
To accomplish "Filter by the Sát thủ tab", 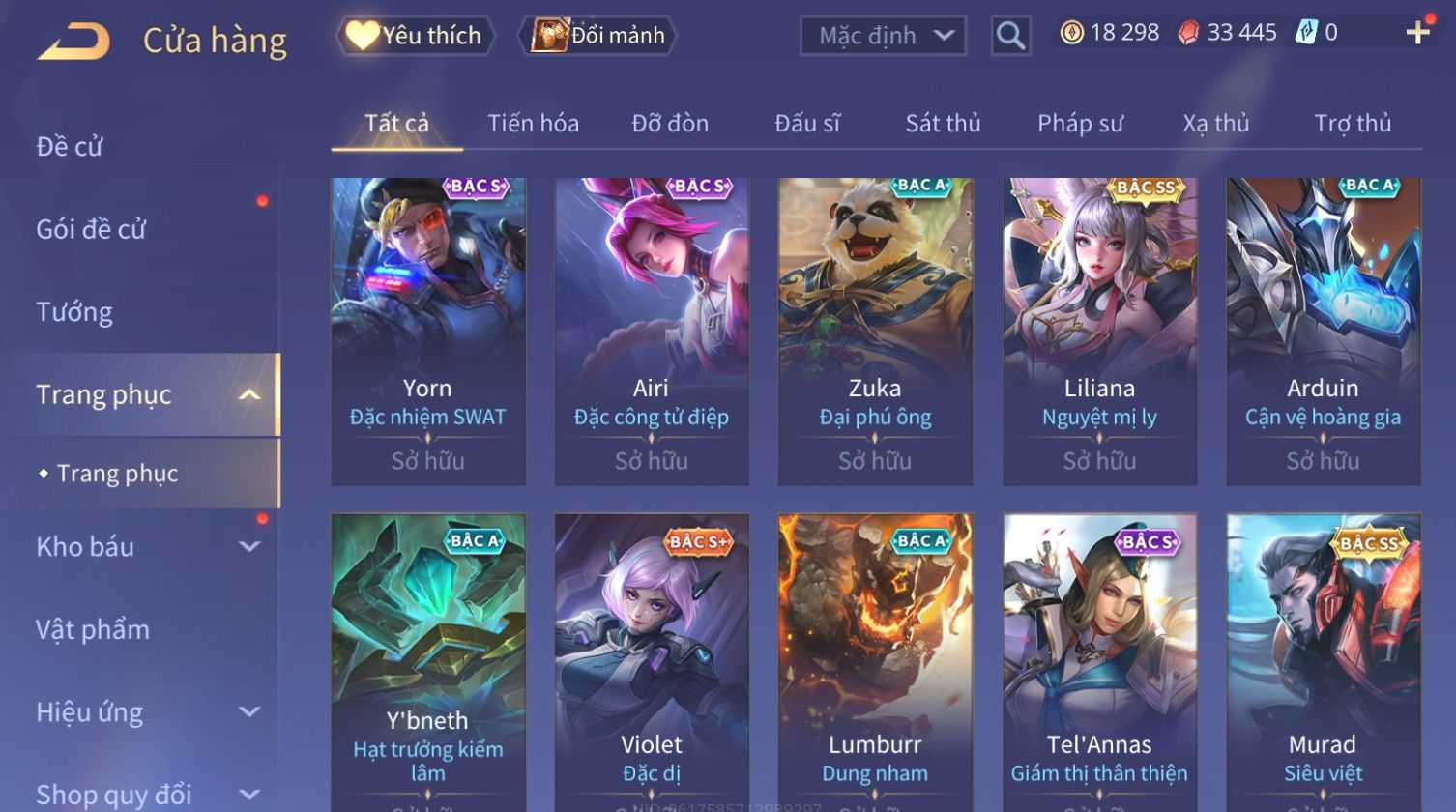I will 943,124.
